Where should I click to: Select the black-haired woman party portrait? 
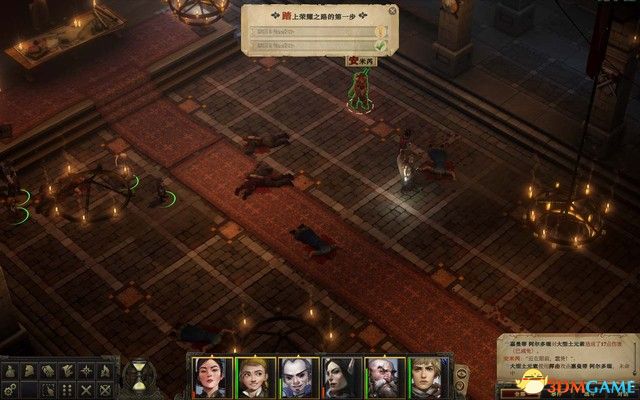point(210,377)
